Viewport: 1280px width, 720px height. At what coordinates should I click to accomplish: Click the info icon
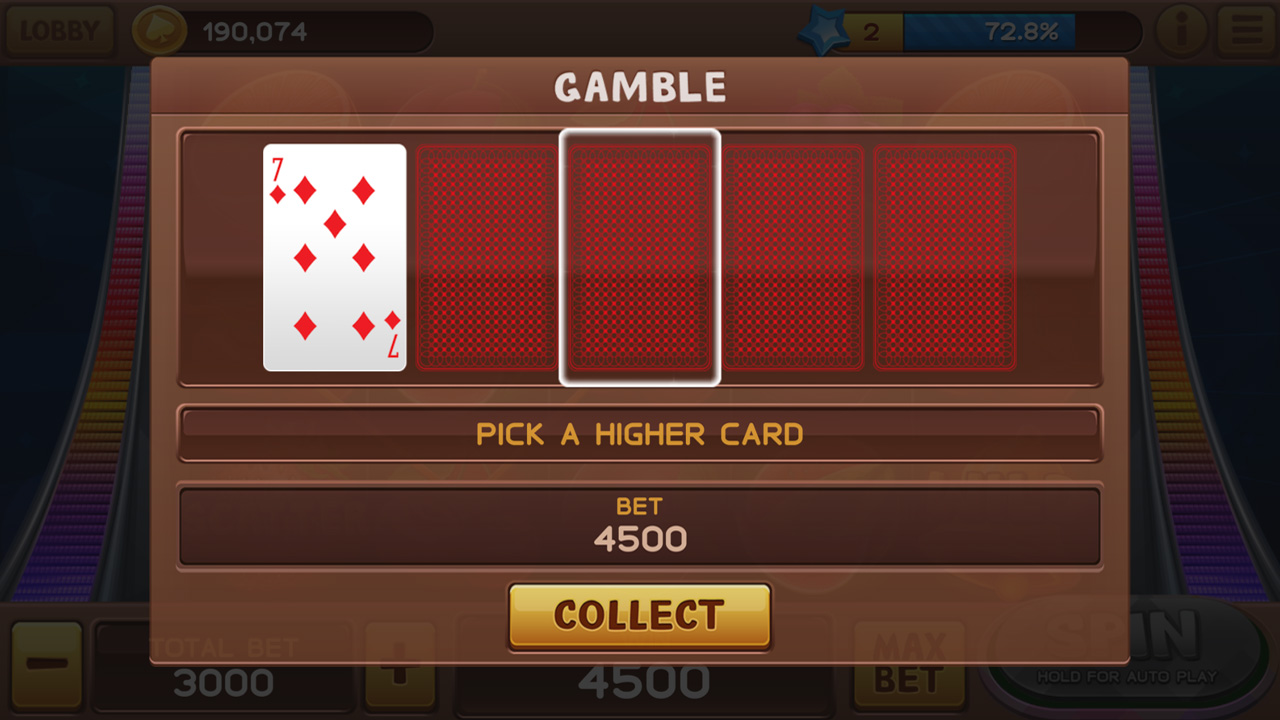[1181, 29]
